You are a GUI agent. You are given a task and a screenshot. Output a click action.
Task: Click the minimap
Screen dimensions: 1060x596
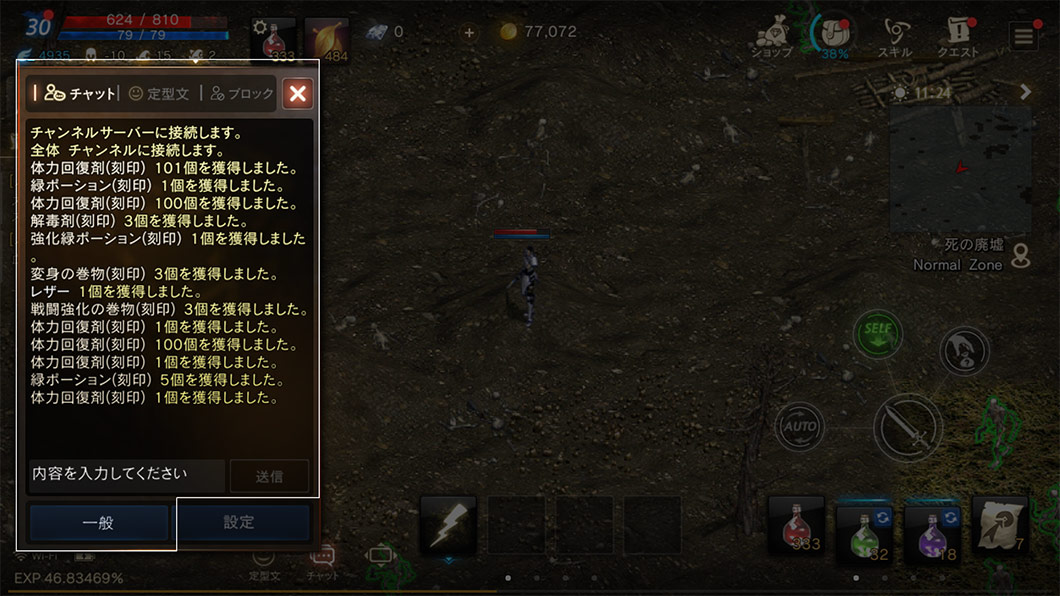960,170
